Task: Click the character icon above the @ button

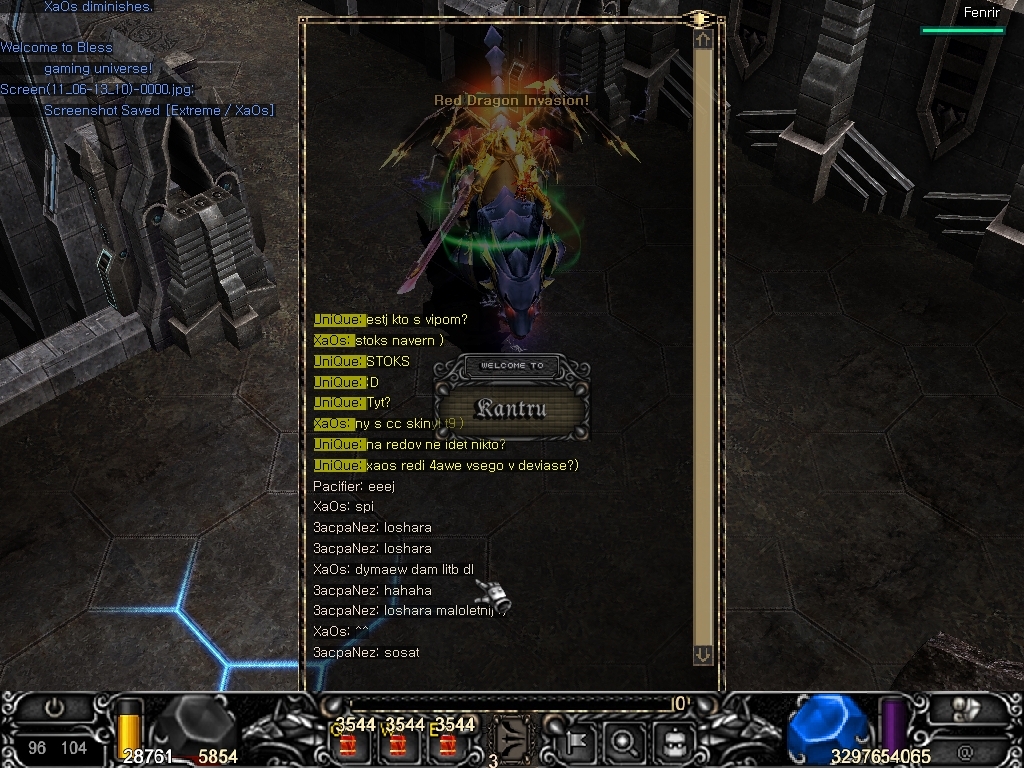Action: pyautogui.click(x=966, y=709)
